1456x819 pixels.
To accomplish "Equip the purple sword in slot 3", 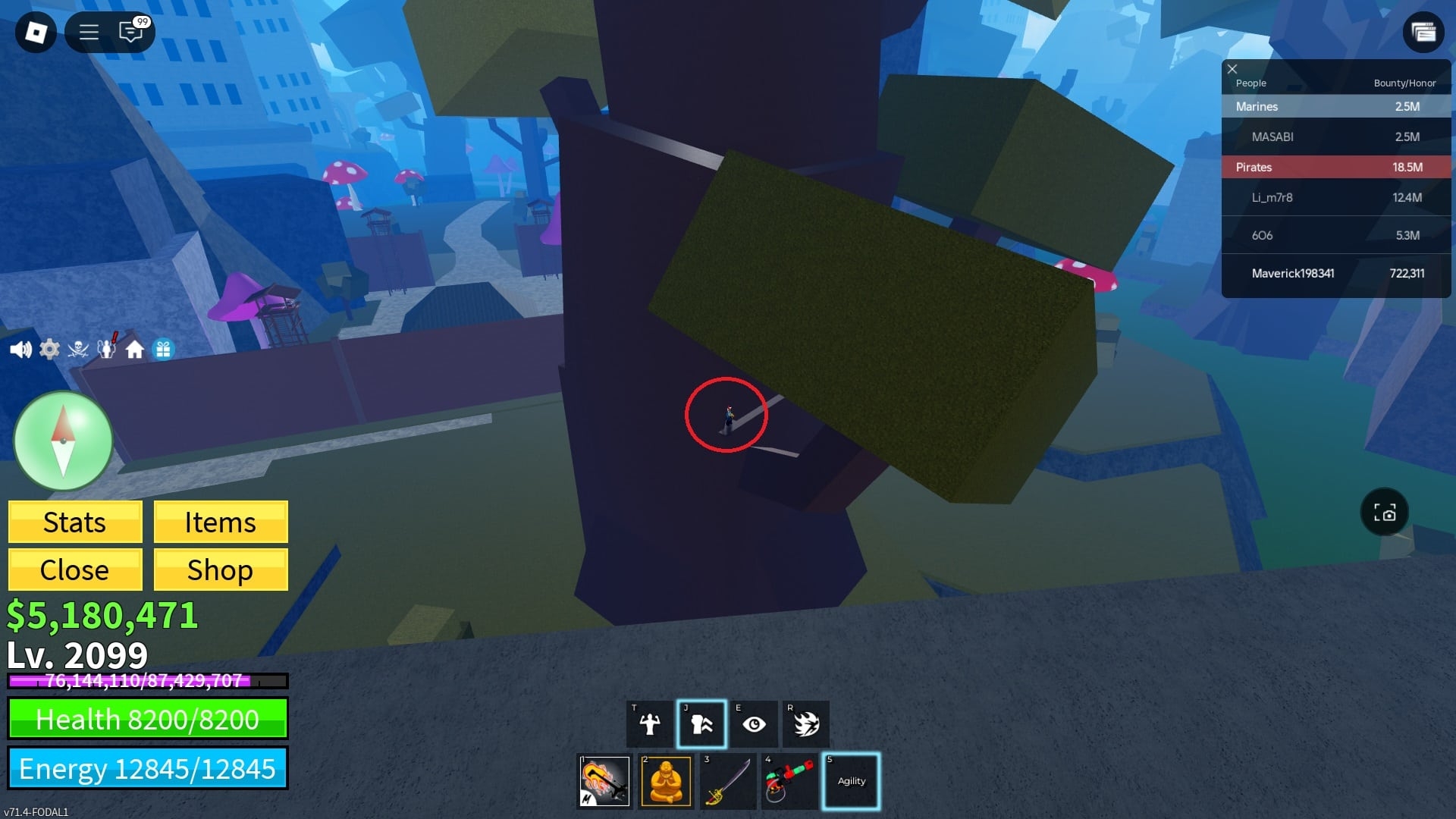I will 727,781.
